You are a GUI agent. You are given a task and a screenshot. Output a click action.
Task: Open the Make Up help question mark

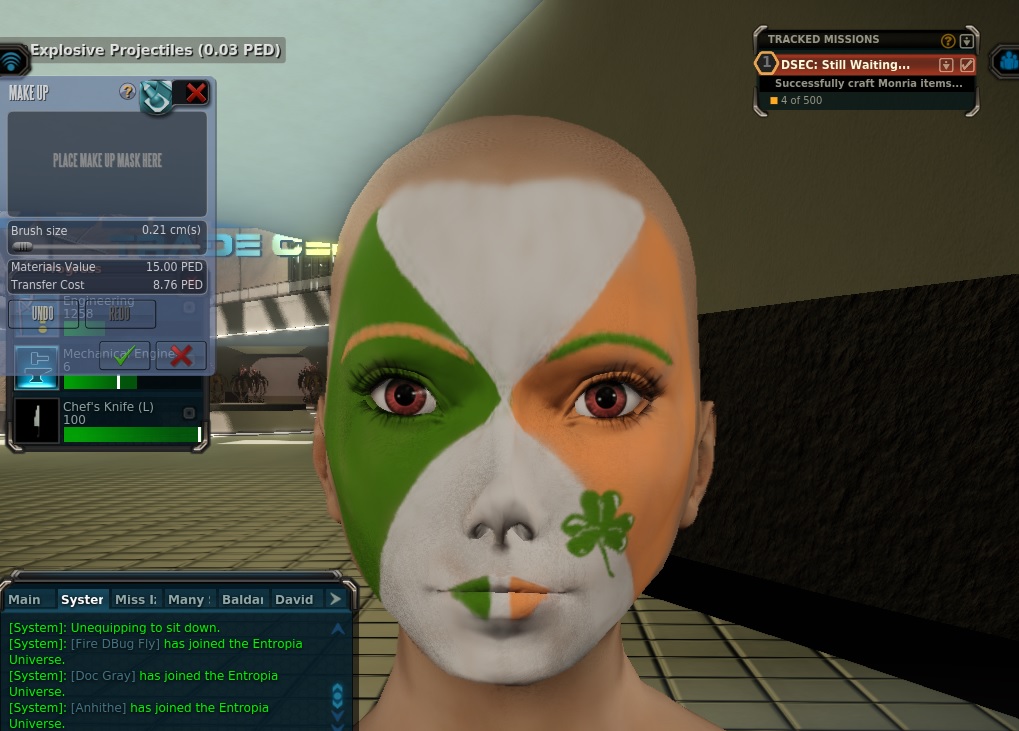(127, 92)
